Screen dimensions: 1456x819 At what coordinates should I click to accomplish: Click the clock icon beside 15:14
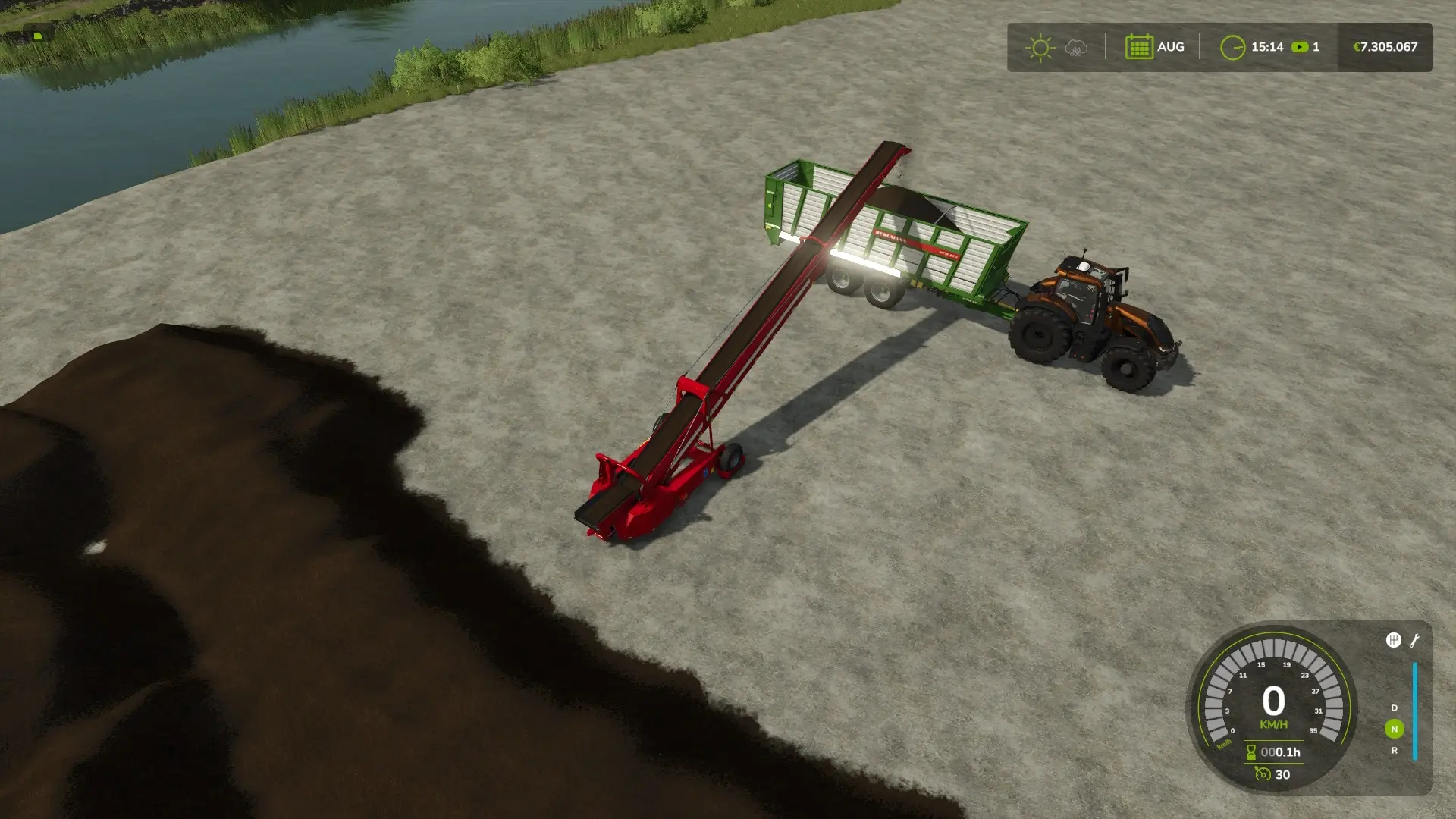coord(1232,48)
